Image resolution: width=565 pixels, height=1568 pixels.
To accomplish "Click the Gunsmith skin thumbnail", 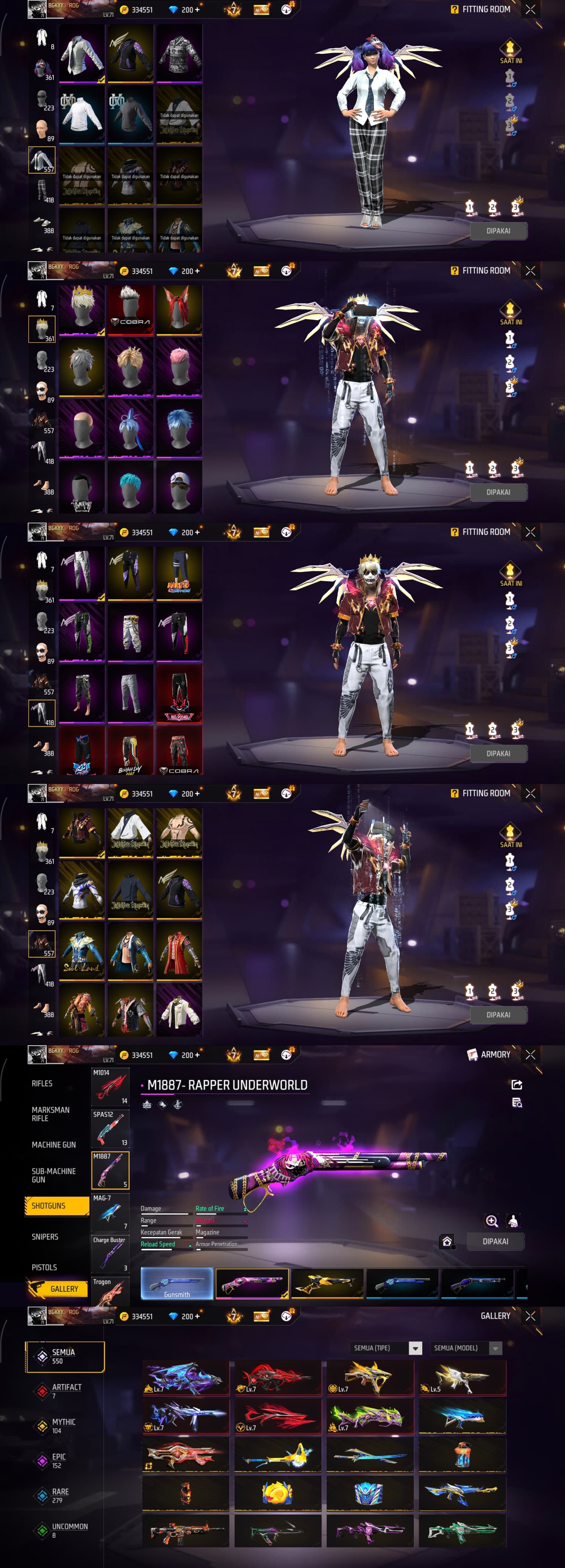I will pyautogui.click(x=177, y=1283).
